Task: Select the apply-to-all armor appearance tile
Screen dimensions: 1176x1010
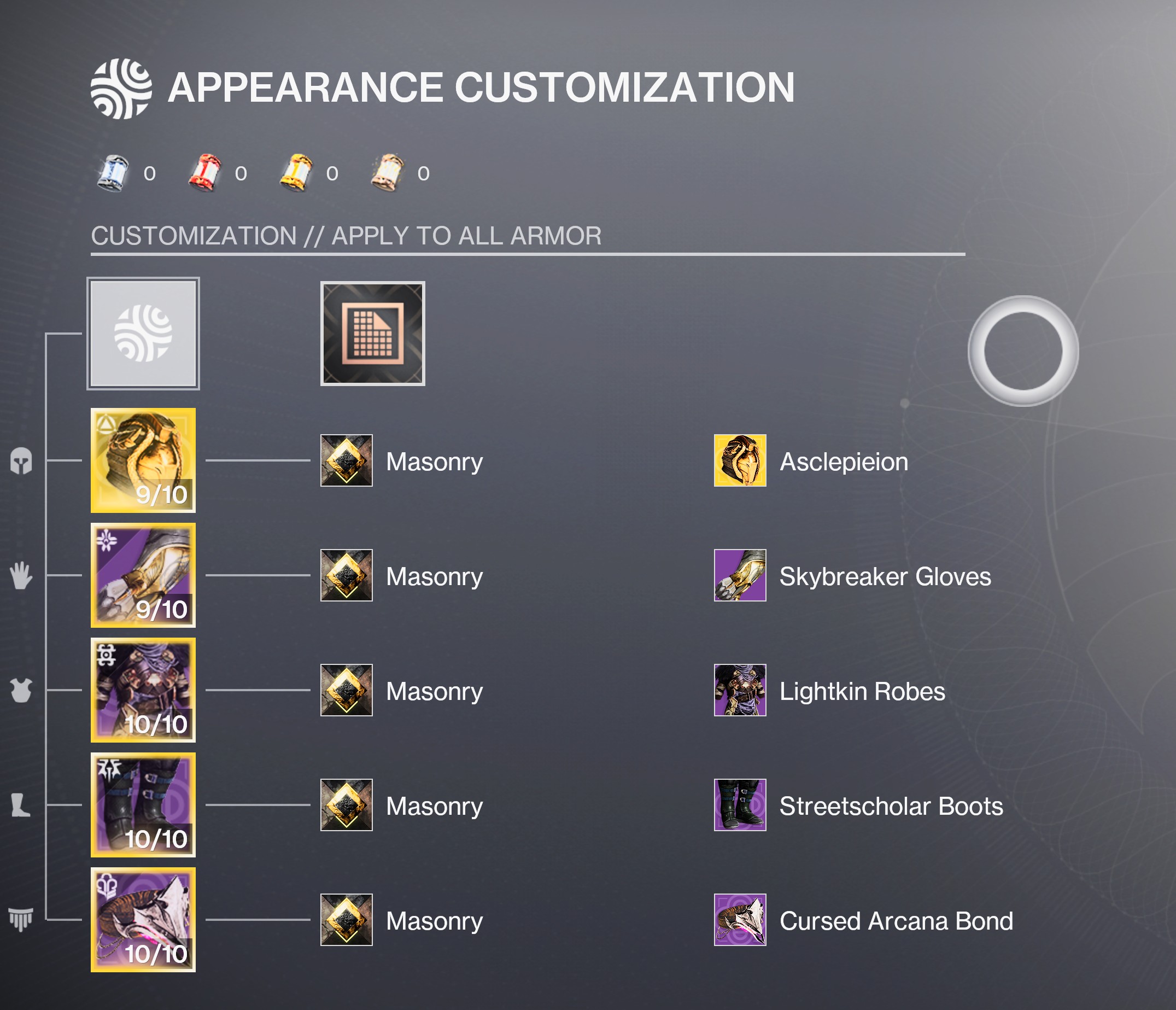Action: 143,333
